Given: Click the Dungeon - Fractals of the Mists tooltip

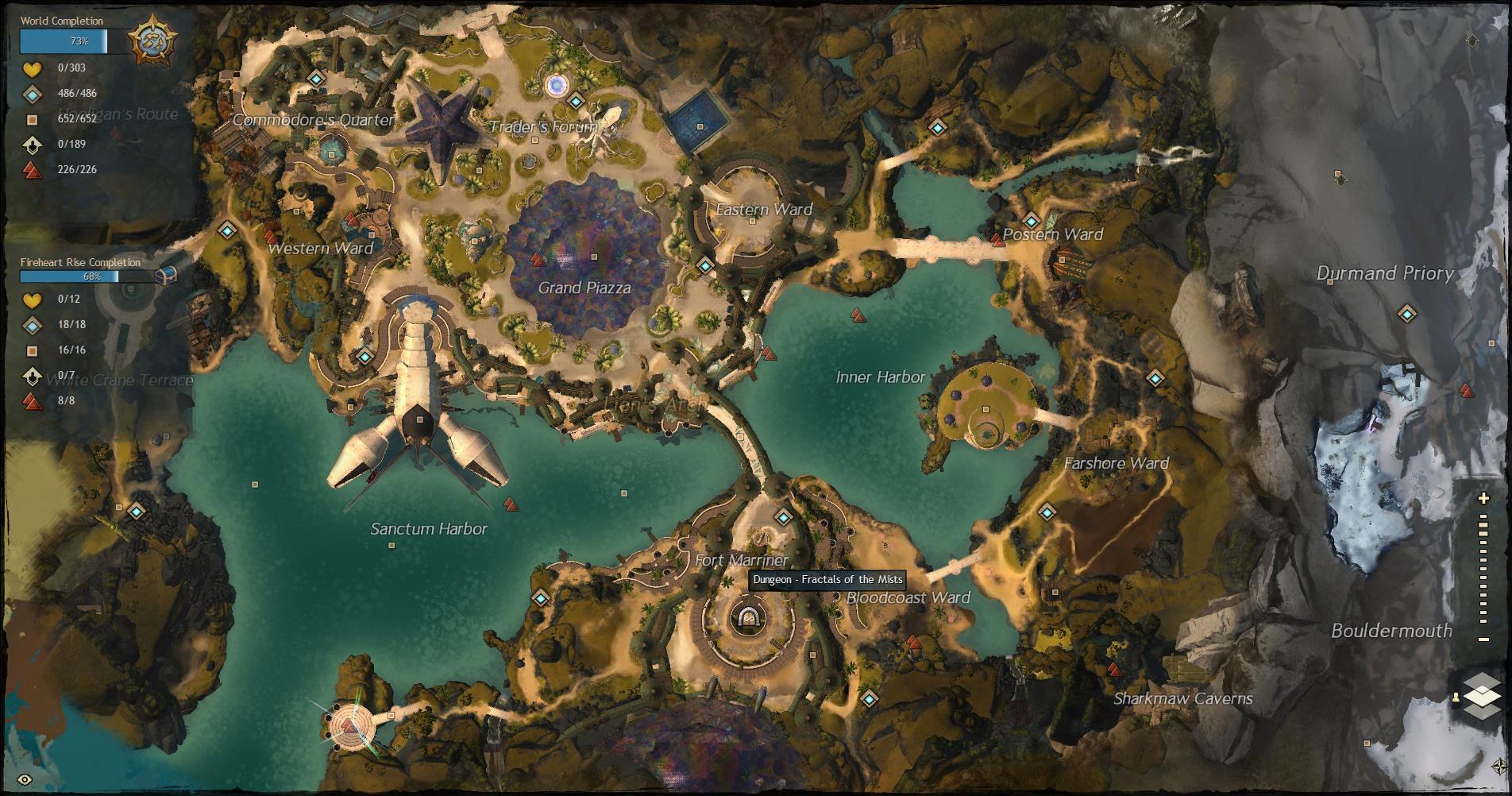Looking at the screenshot, I should 827,579.
